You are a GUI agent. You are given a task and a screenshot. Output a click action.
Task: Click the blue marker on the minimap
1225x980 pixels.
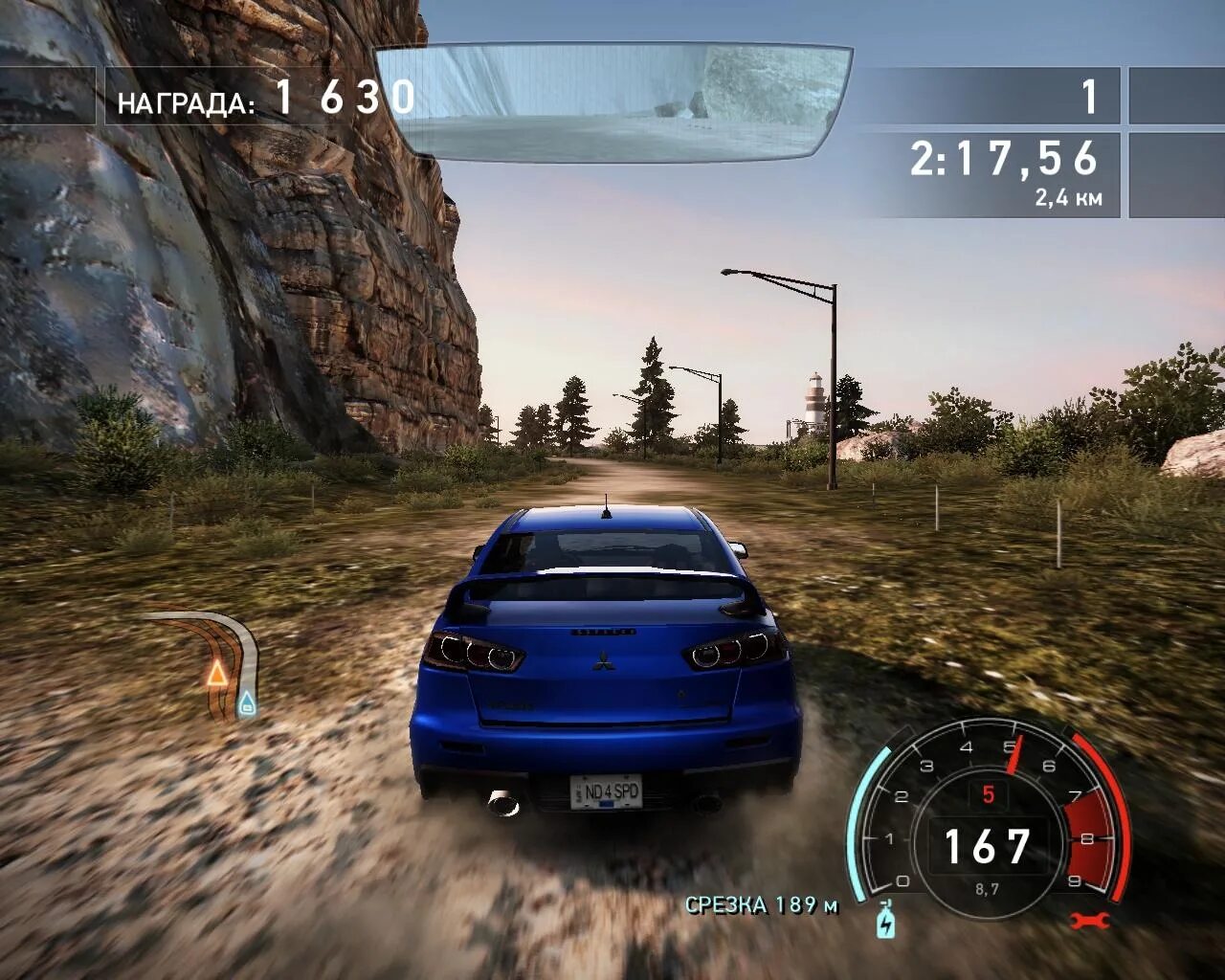coord(247,704)
